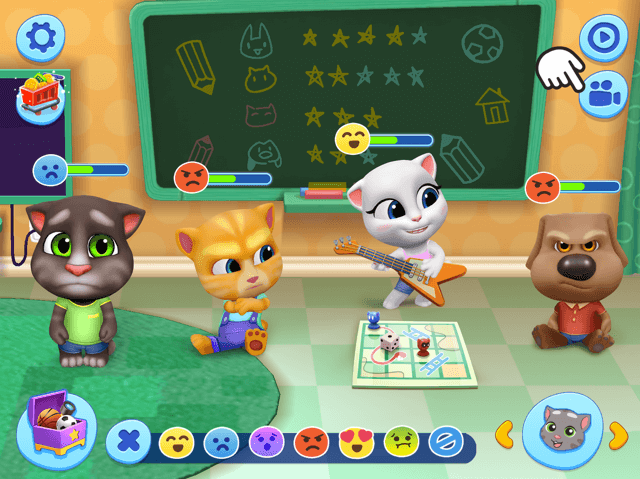Tap the blue play video button
The image size is (640, 479).
coord(603,37)
